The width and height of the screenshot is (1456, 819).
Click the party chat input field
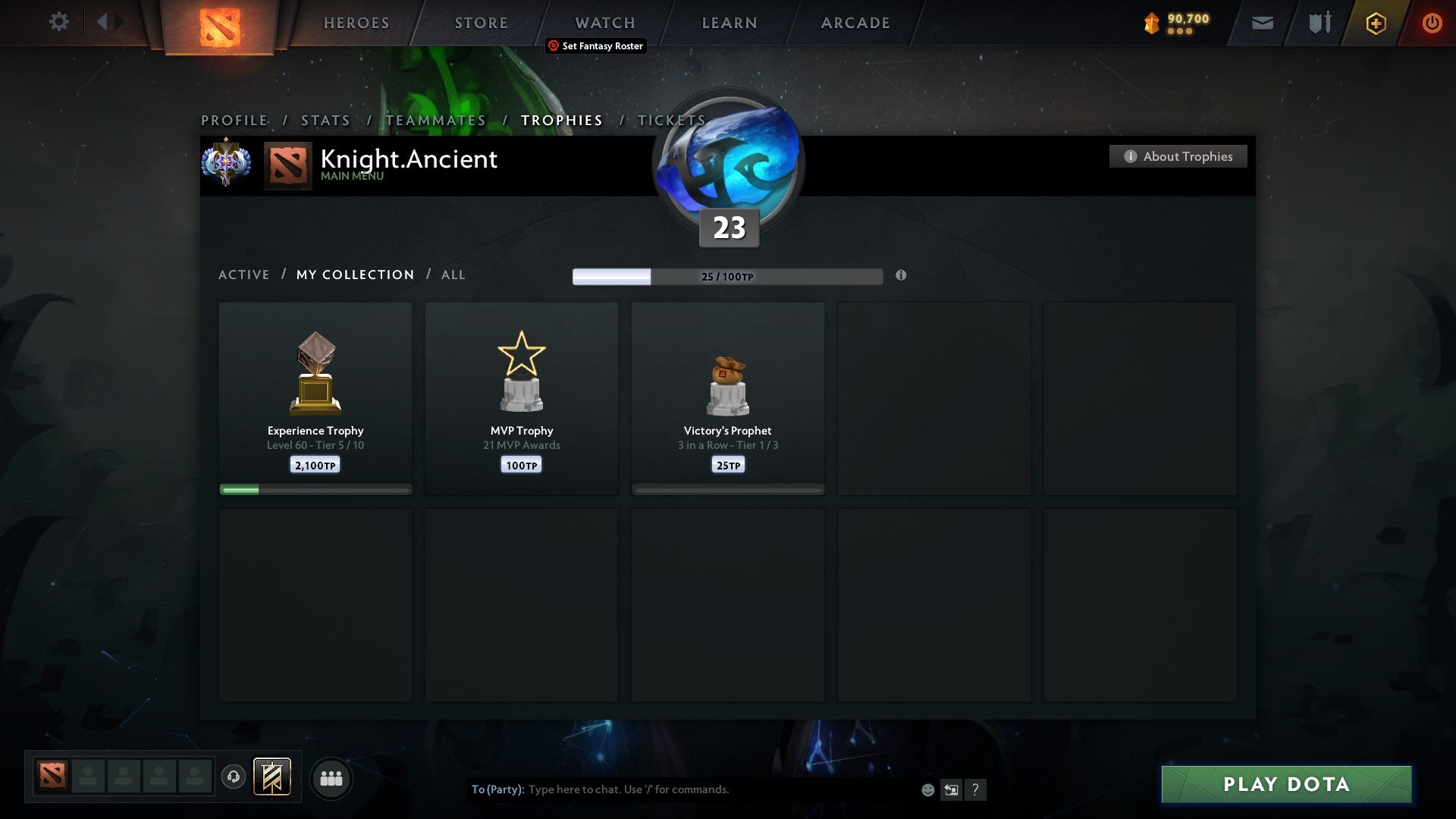[x=682, y=789]
